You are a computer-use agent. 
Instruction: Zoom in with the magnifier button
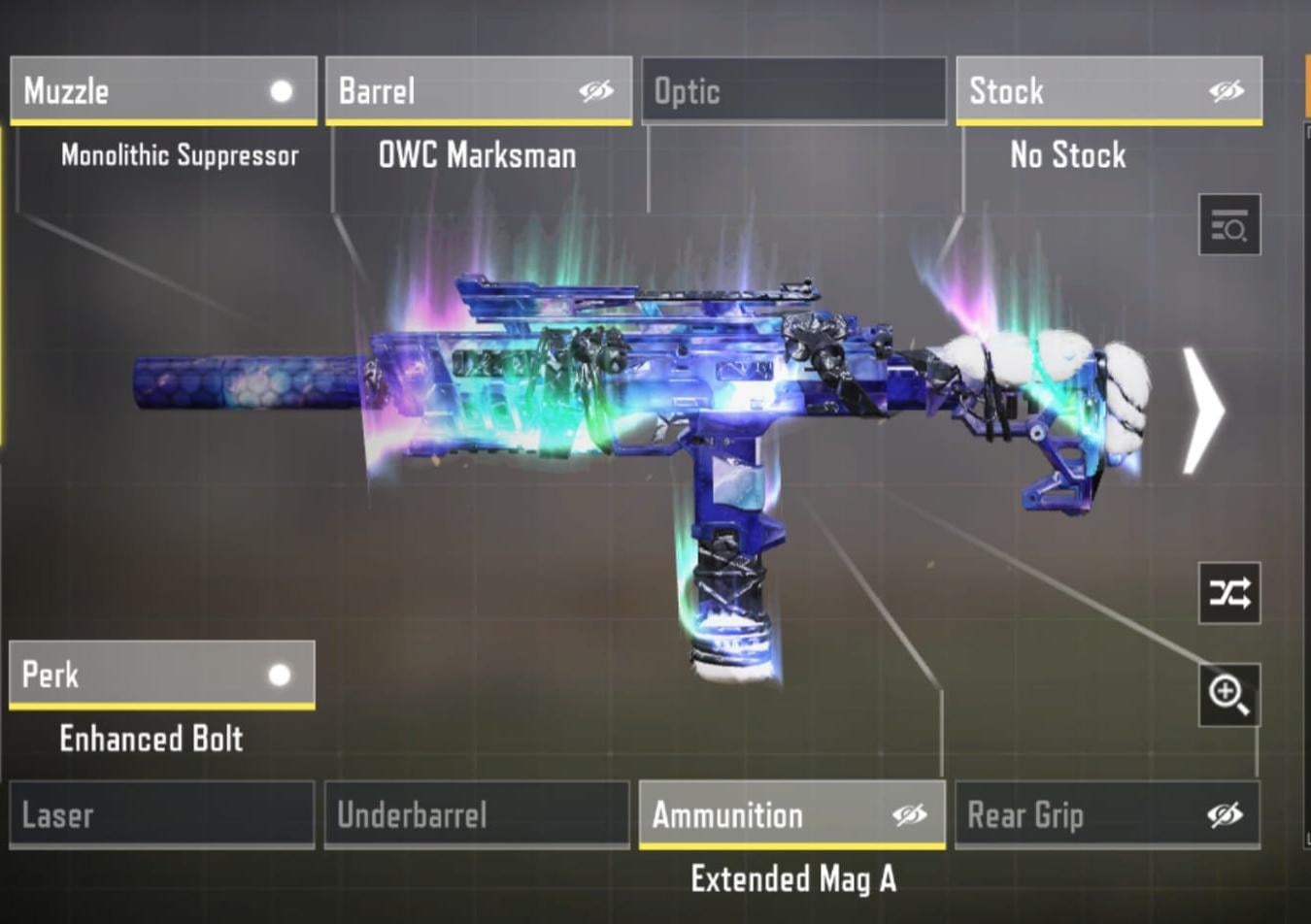[x=1229, y=695]
